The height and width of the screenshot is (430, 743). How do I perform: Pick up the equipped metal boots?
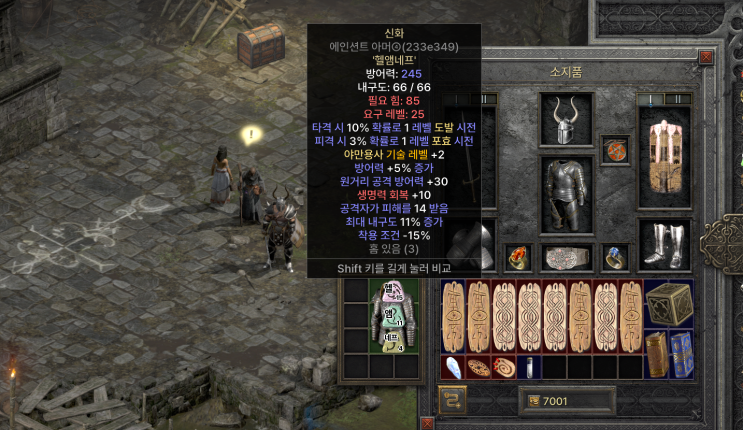click(664, 243)
